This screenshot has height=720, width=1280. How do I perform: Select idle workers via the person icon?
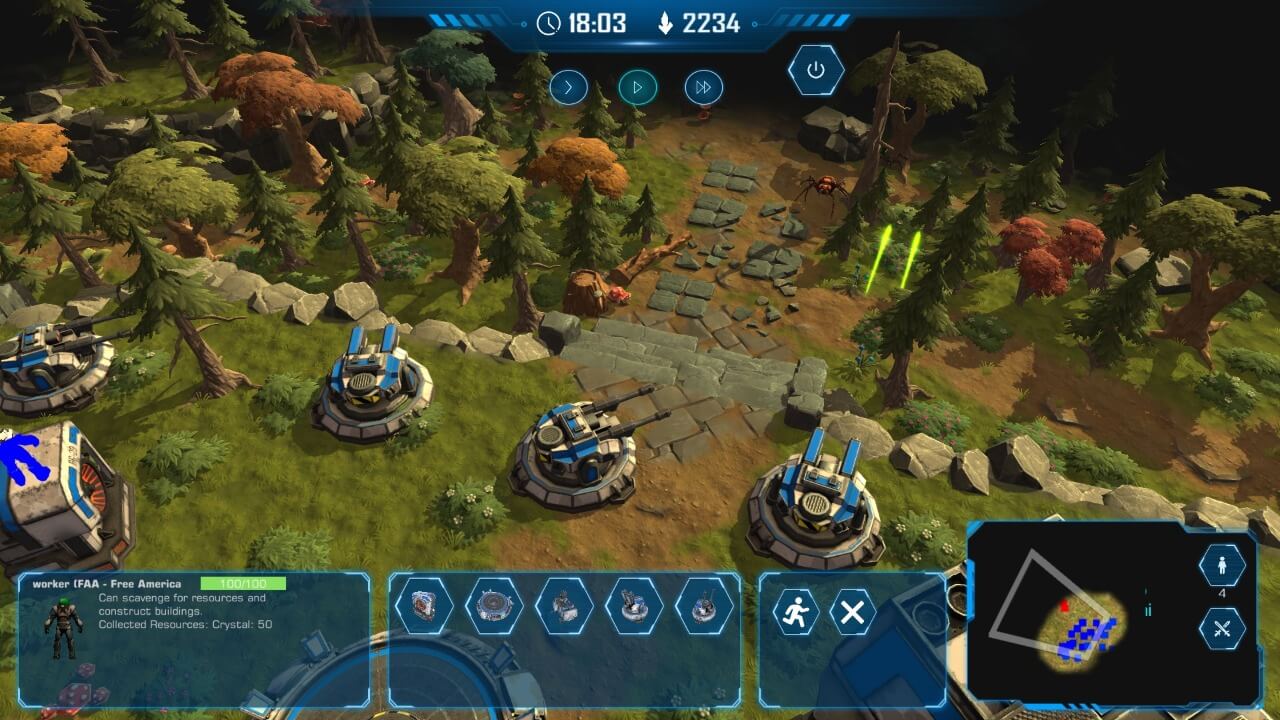[x=1222, y=565]
